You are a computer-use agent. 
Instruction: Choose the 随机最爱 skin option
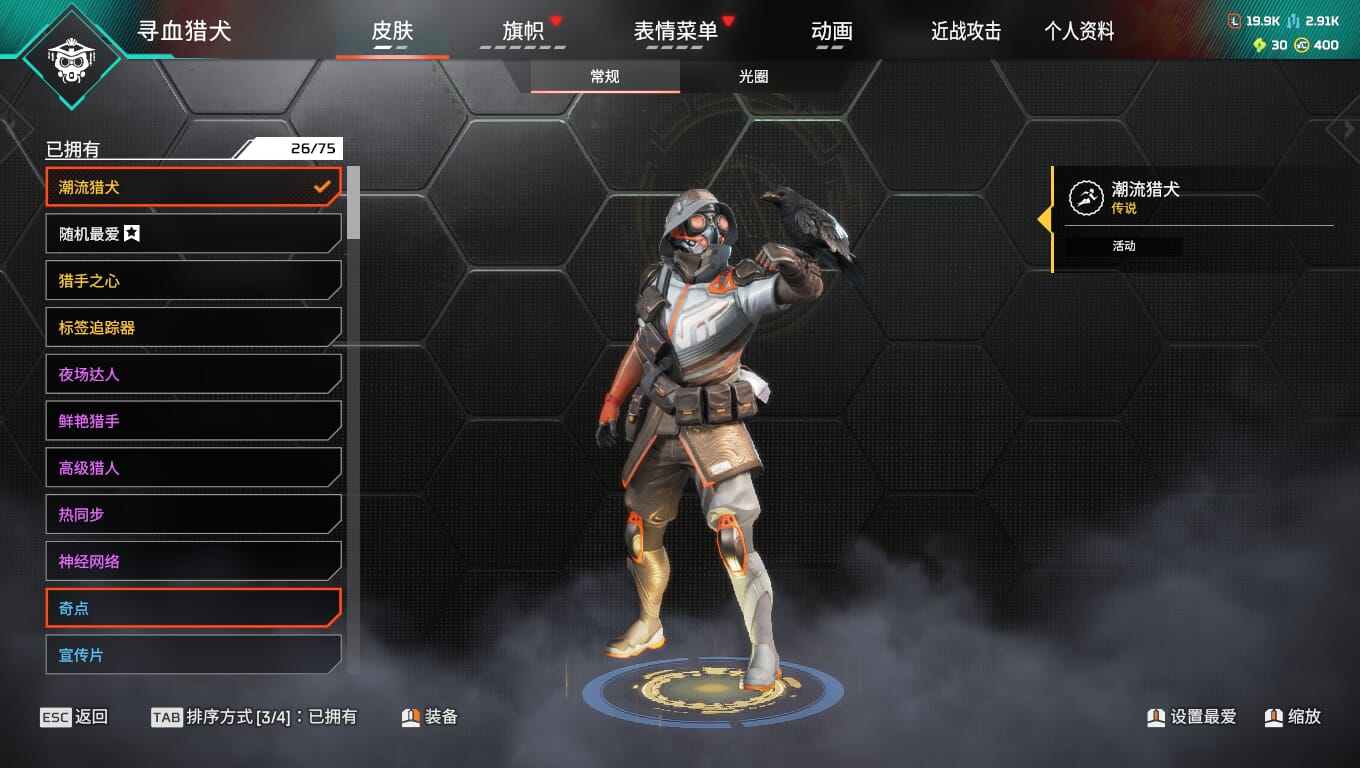tap(193, 234)
